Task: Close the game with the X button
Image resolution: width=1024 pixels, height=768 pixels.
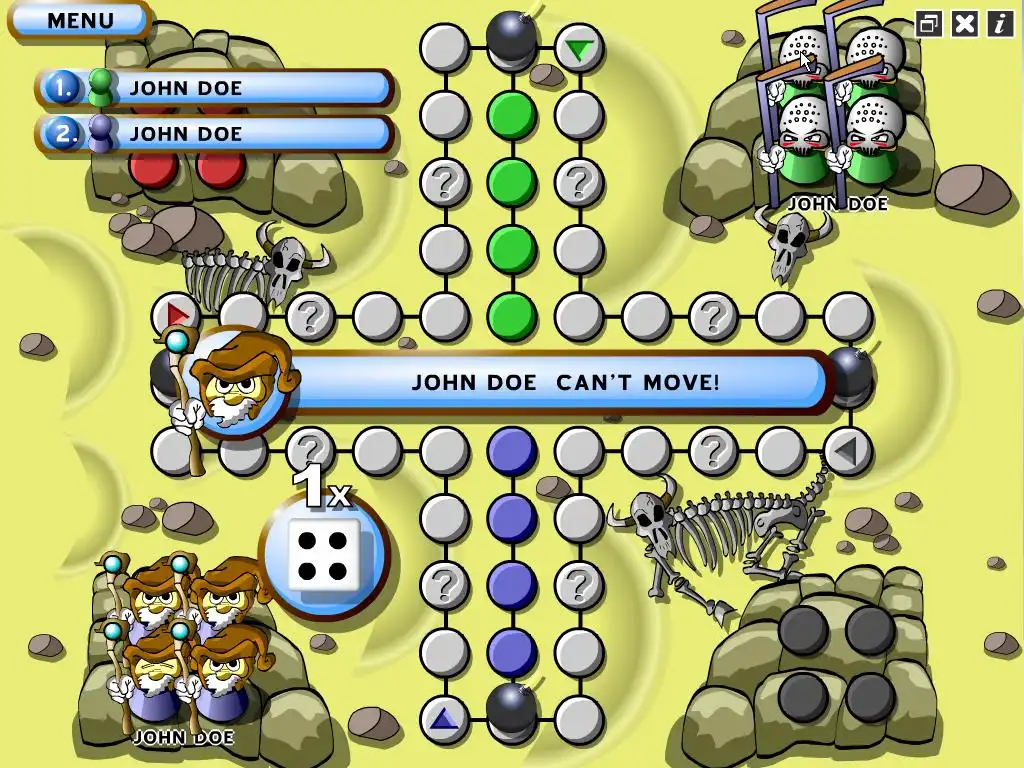Action: pyautogui.click(x=964, y=24)
